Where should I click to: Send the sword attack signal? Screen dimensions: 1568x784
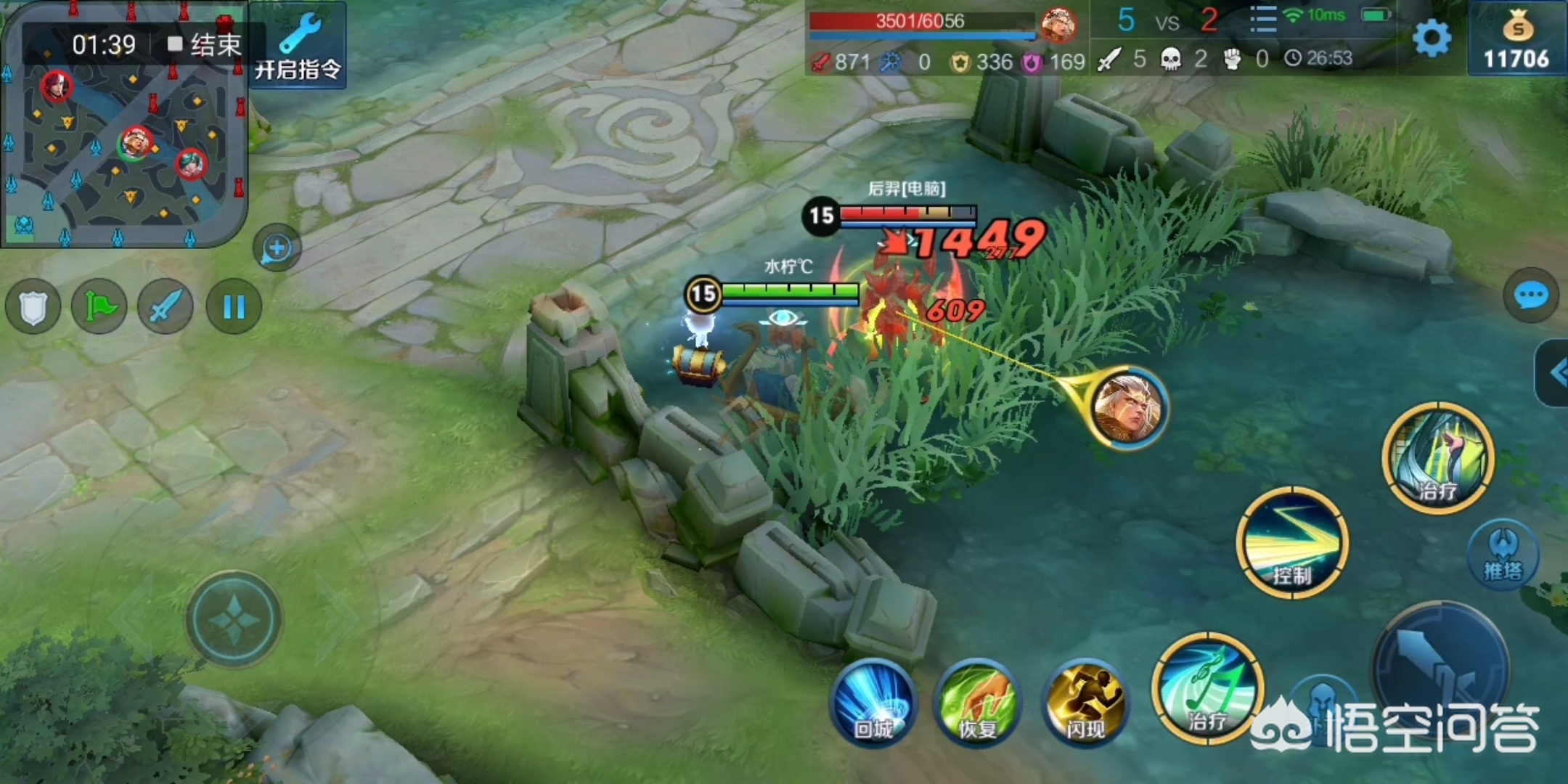click(x=166, y=307)
